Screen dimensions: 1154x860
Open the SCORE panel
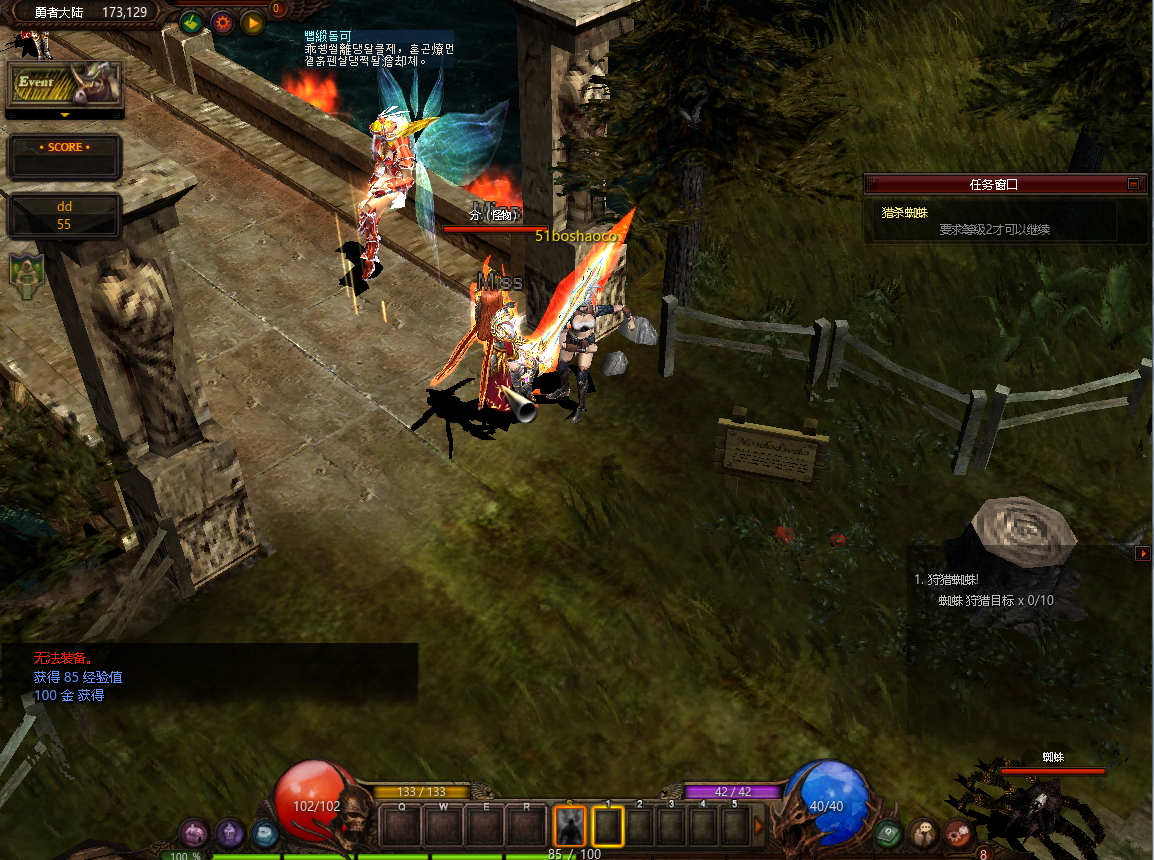click(65, 156)
